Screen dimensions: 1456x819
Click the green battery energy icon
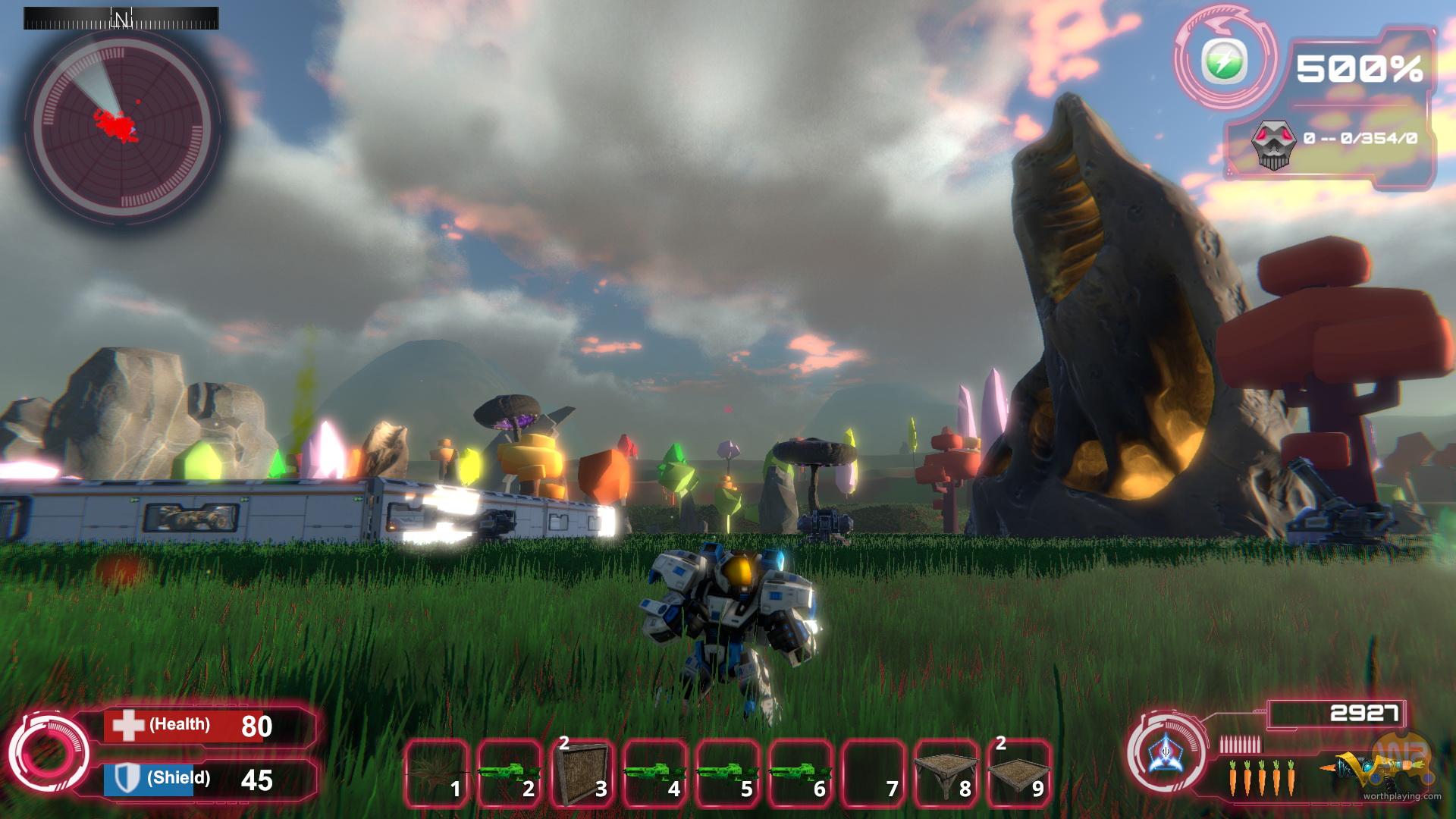coord(1224,61)
